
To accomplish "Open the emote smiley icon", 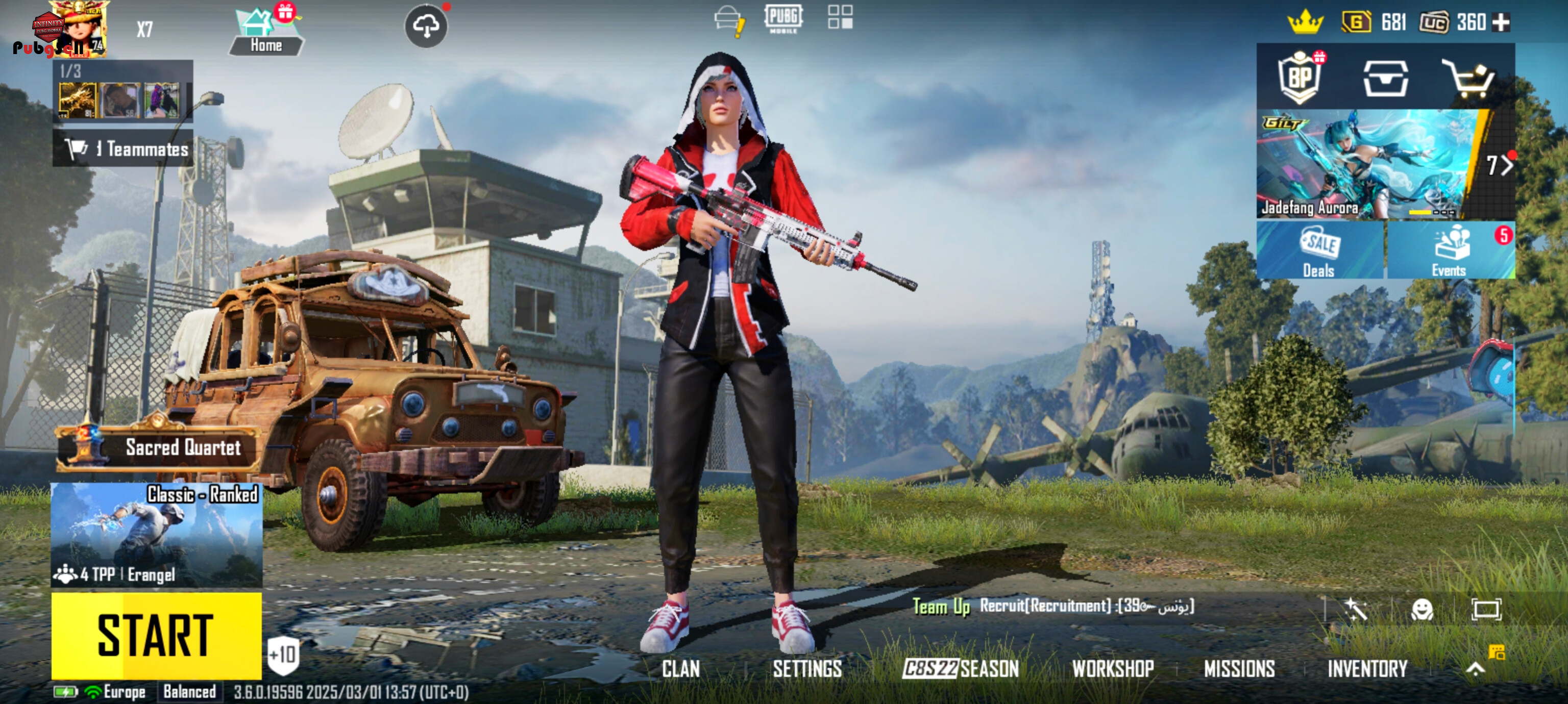I will 1422,609.
